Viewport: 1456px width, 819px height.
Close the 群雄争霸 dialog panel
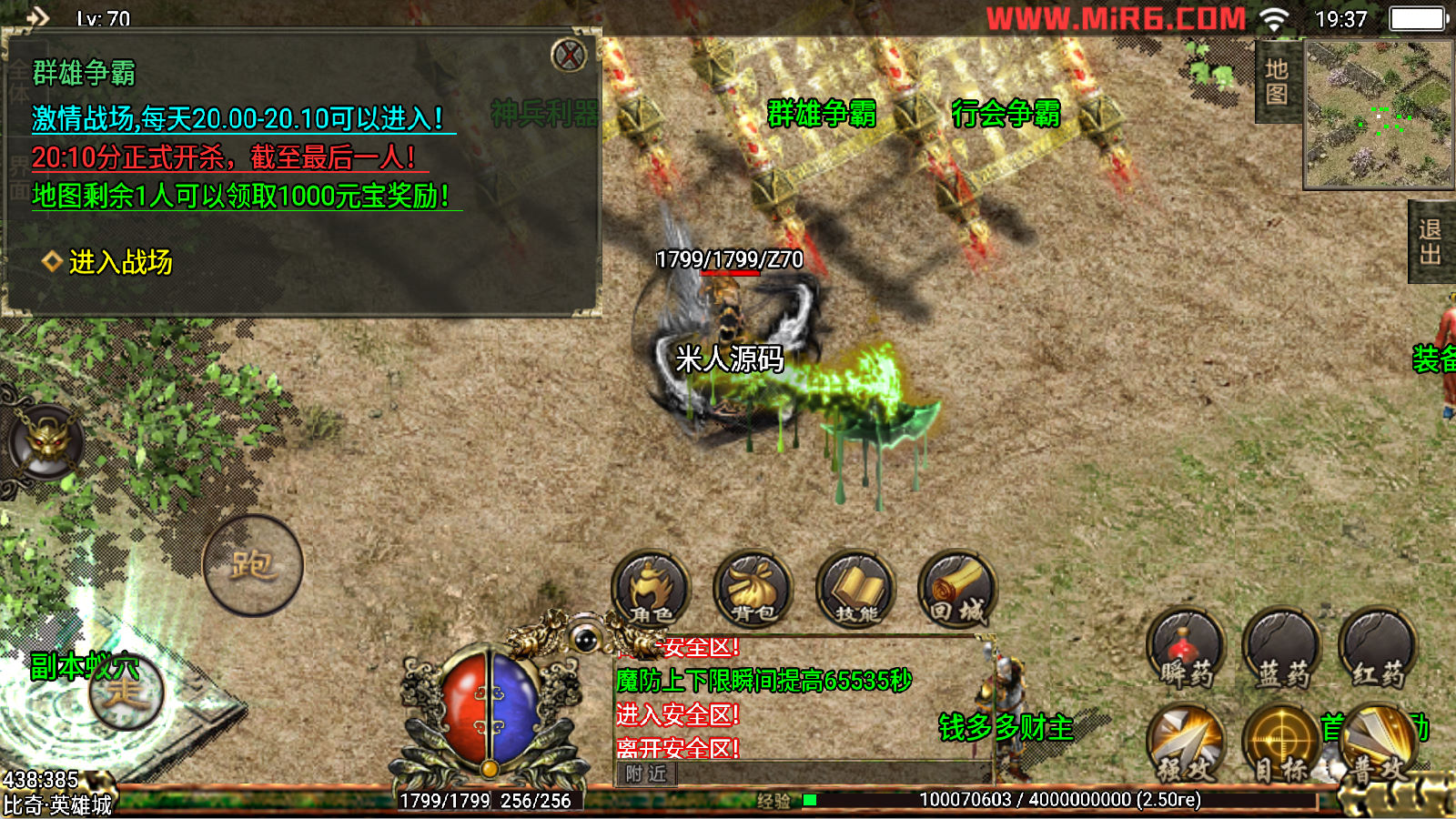570,56
